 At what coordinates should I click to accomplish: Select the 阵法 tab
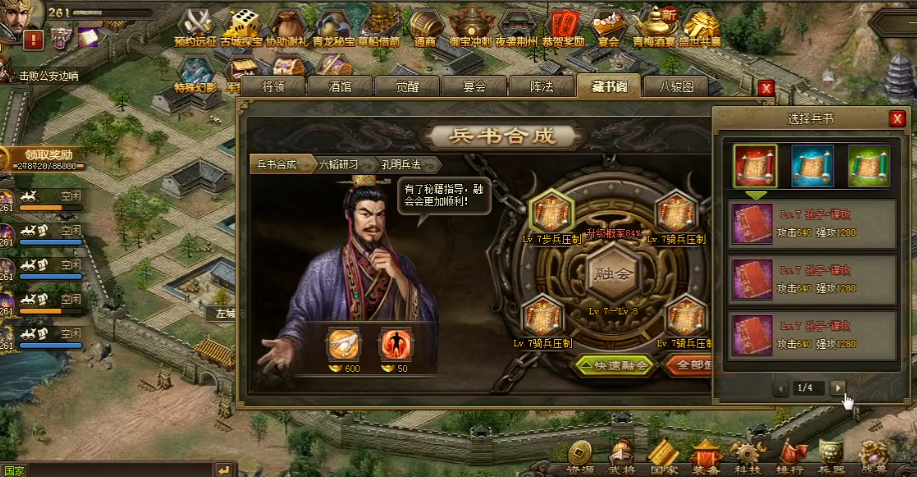(541, 87)
